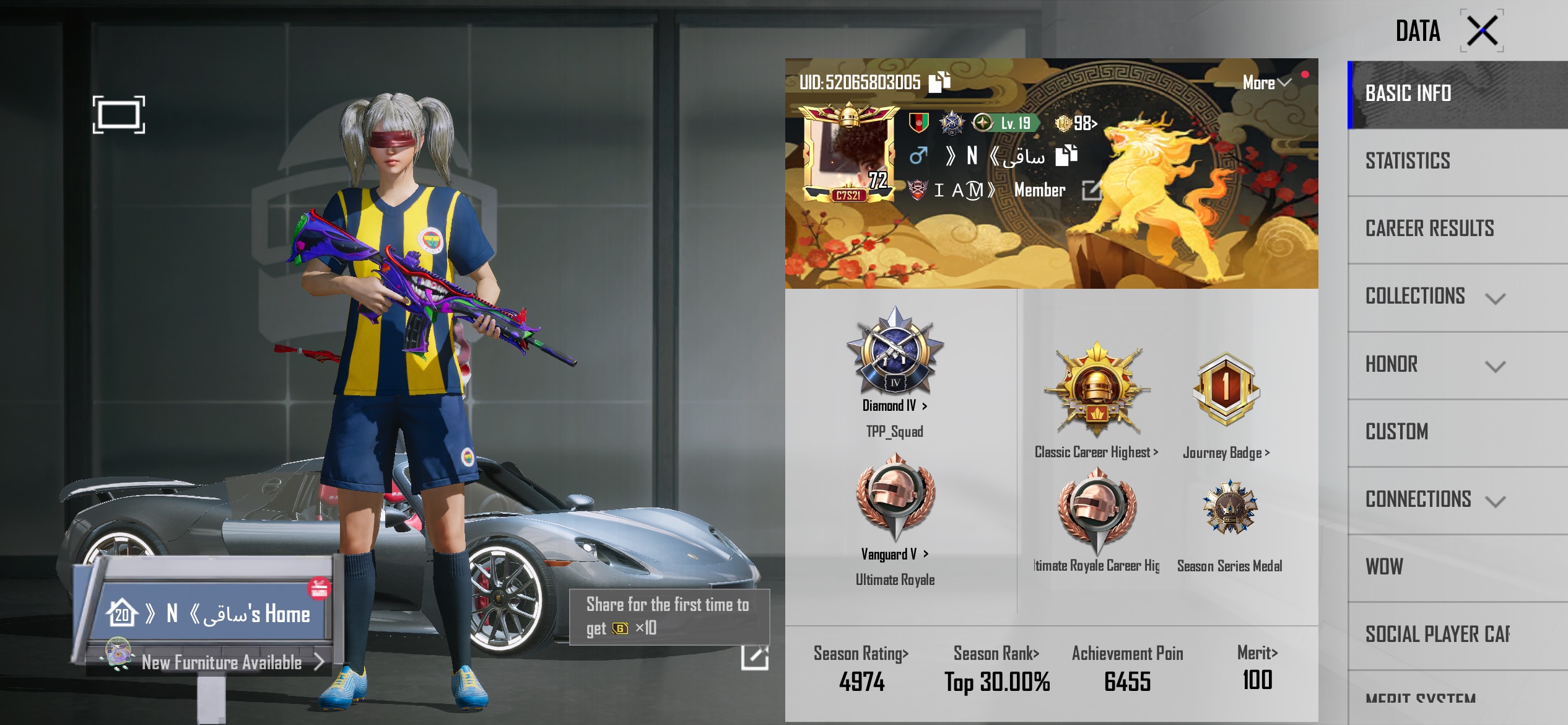Open the Career Results tab
This screenshot has width=1568, height=725.
pos(1429,229)
